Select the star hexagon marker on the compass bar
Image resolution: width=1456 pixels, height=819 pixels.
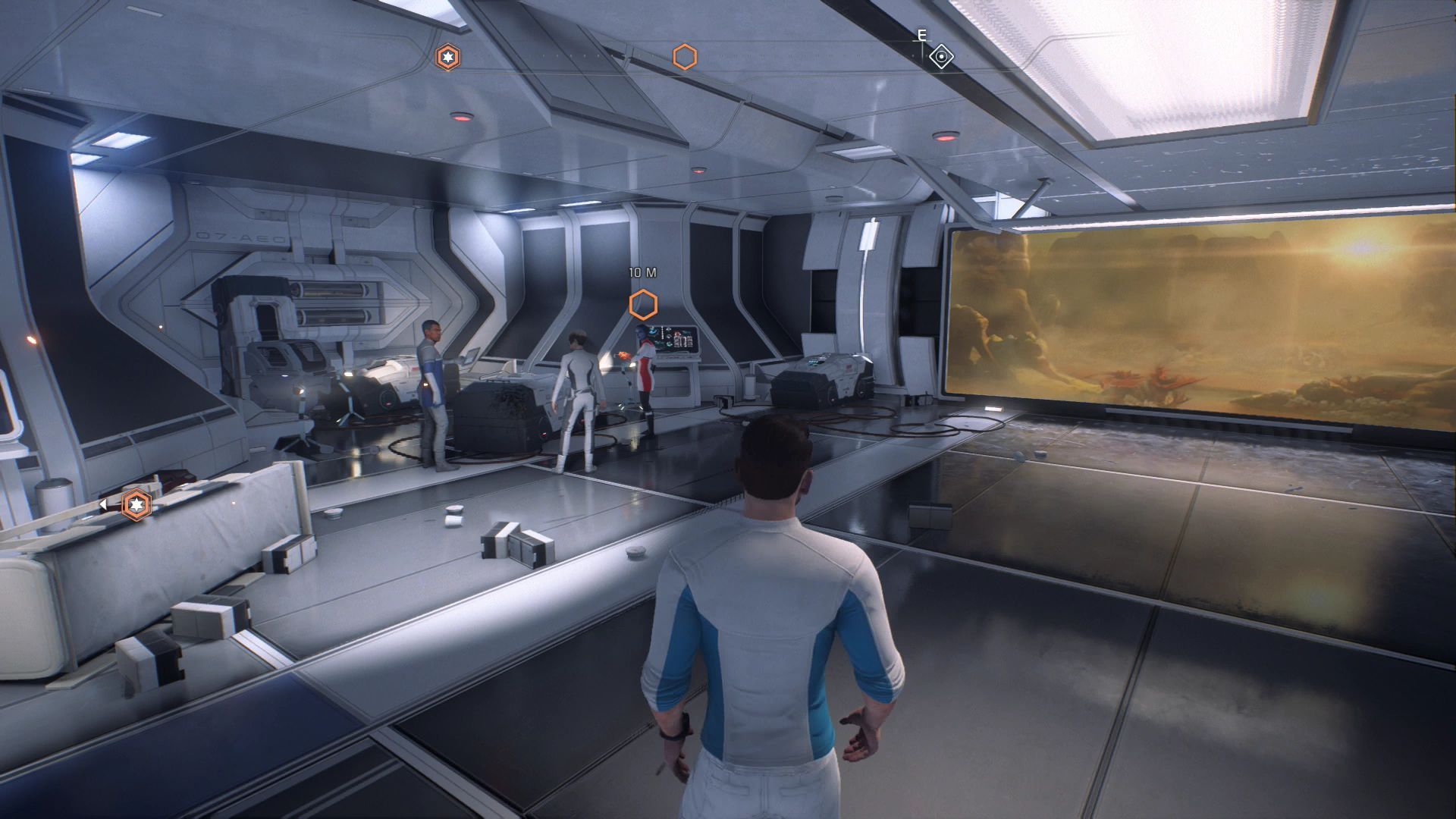(447, 57)
